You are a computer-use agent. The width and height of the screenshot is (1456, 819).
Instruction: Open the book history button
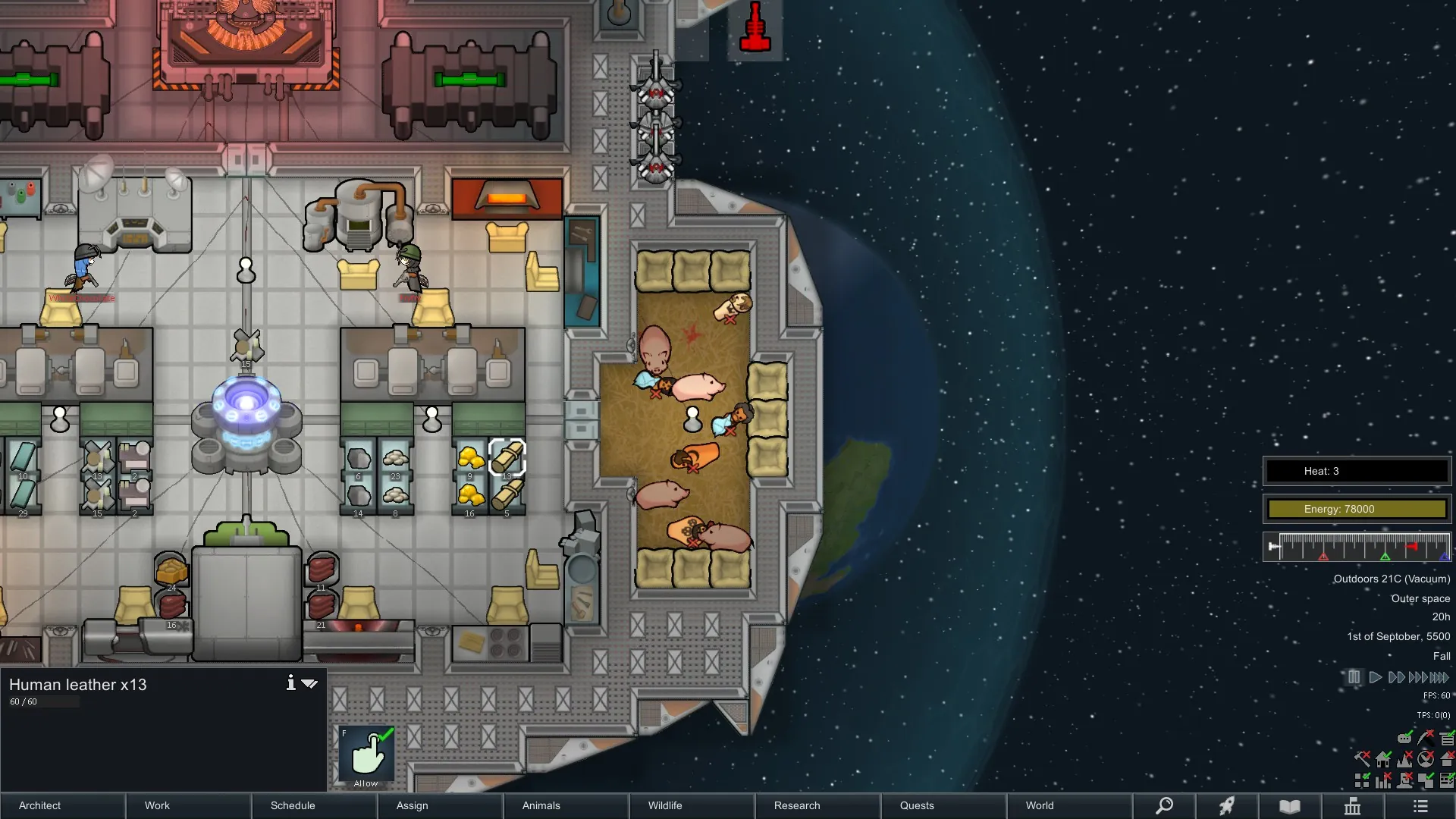click(x=1290, y=805)
